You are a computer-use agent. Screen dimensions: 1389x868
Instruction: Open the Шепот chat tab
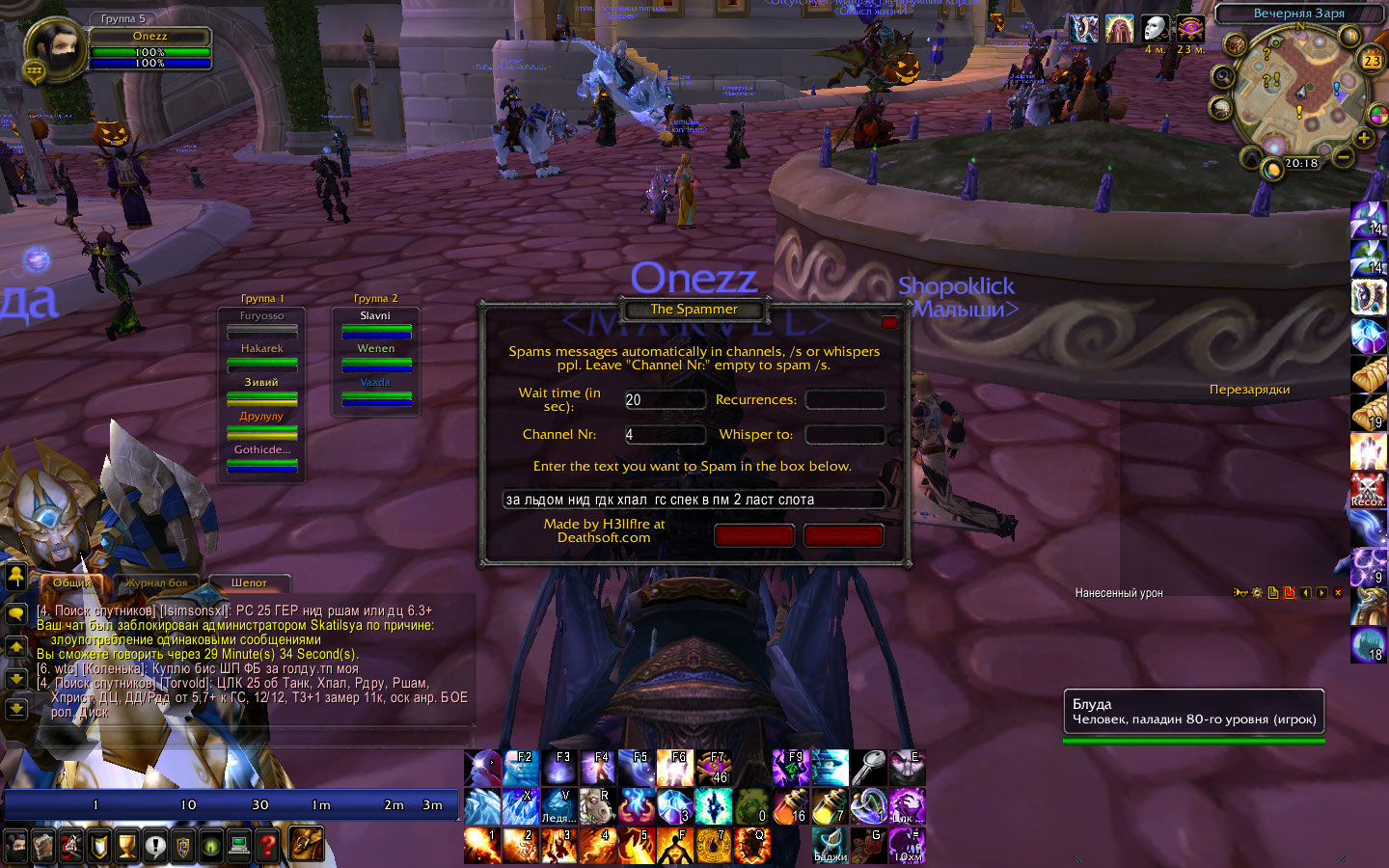tap(249, 583)
